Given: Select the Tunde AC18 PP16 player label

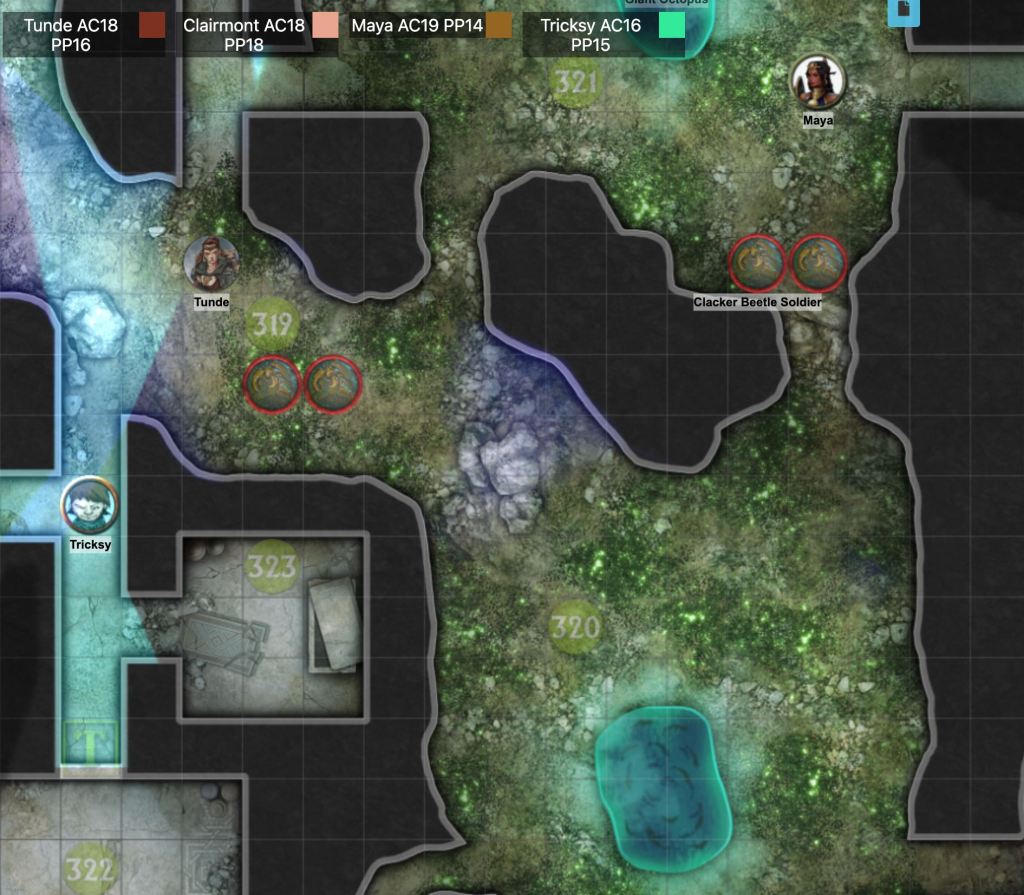Looking at the screenshot, I should (x=70, y=35).
